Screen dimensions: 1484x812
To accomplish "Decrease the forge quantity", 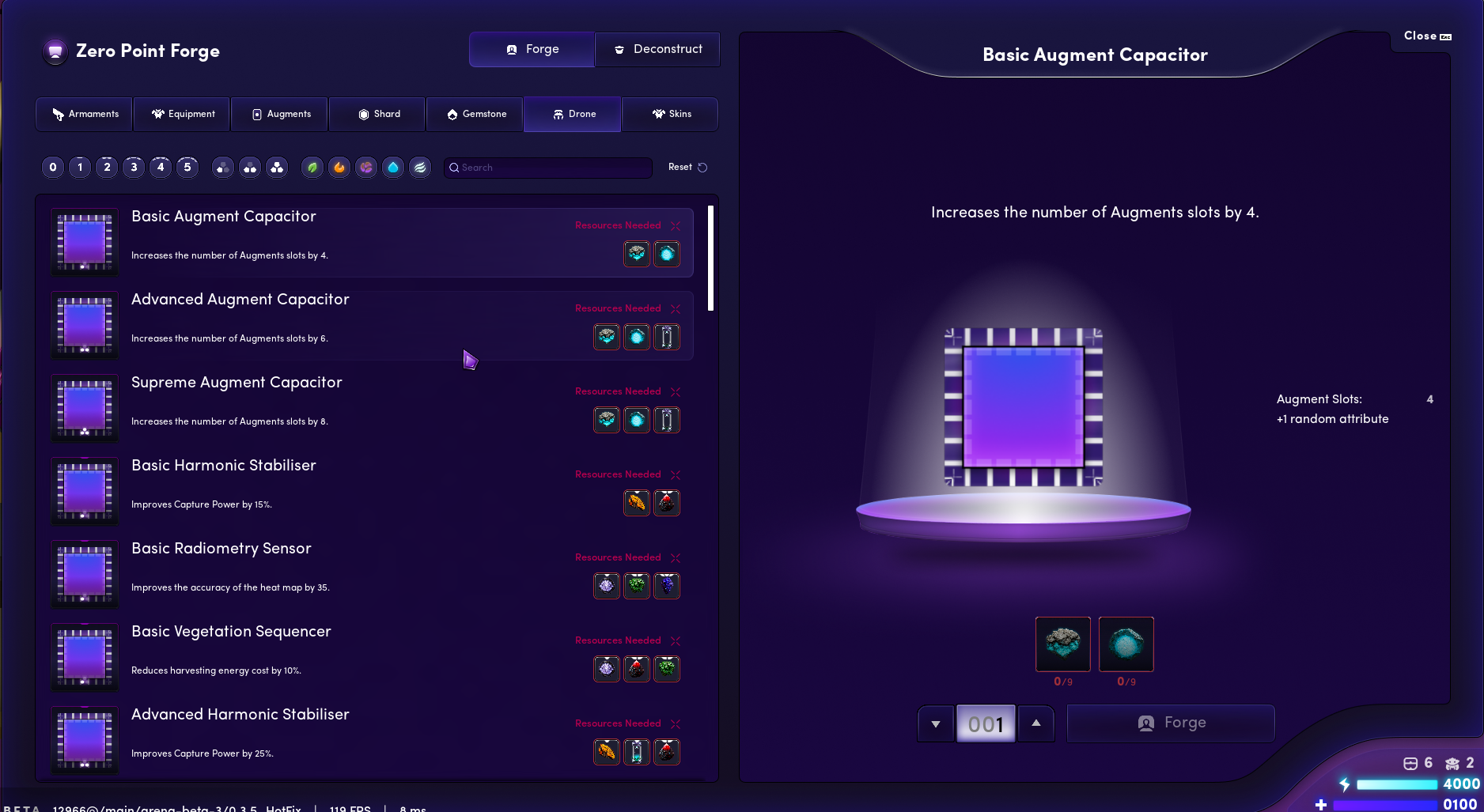I will point(936,723).
